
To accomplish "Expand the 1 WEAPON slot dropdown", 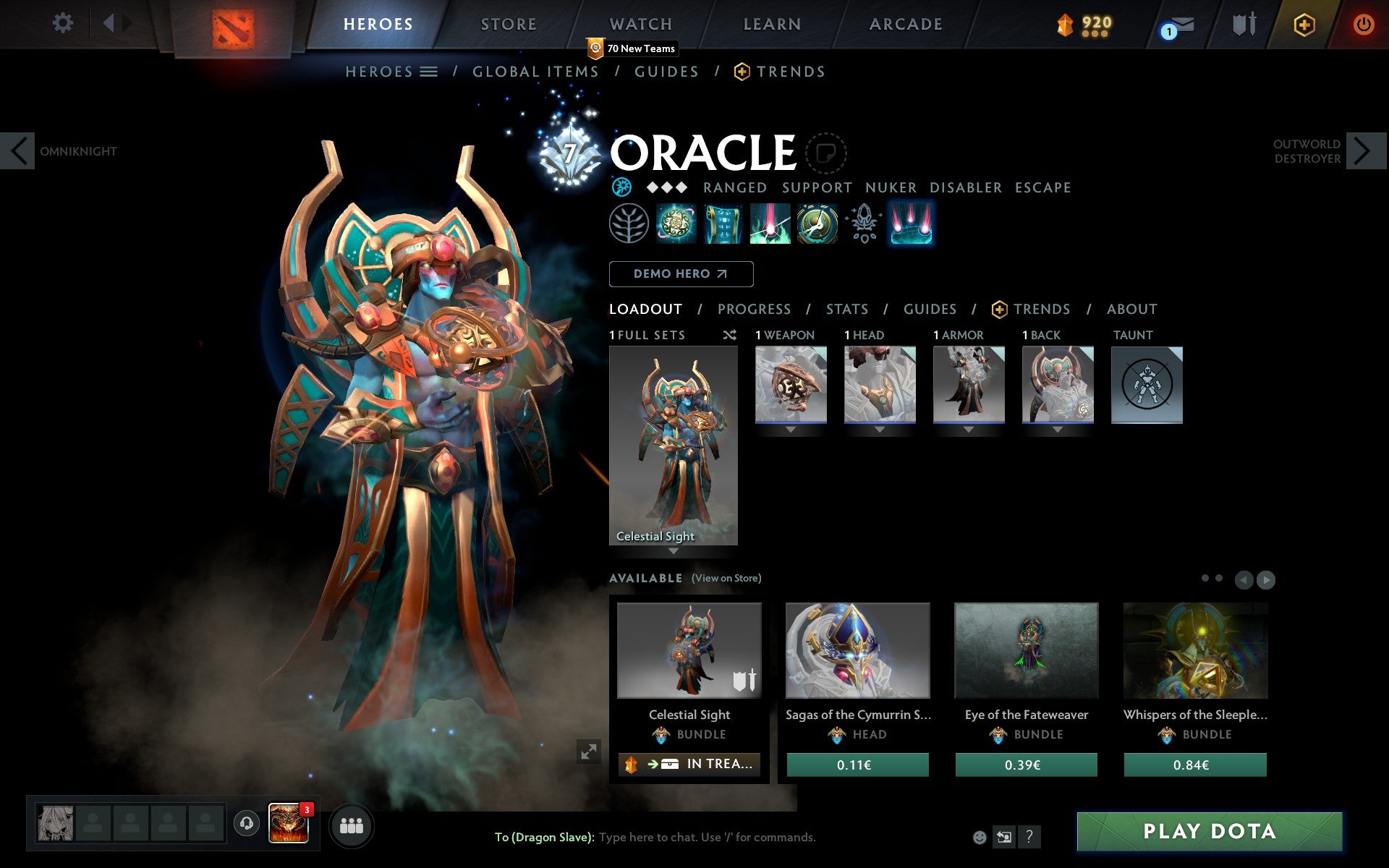I will tap(791, 430).
